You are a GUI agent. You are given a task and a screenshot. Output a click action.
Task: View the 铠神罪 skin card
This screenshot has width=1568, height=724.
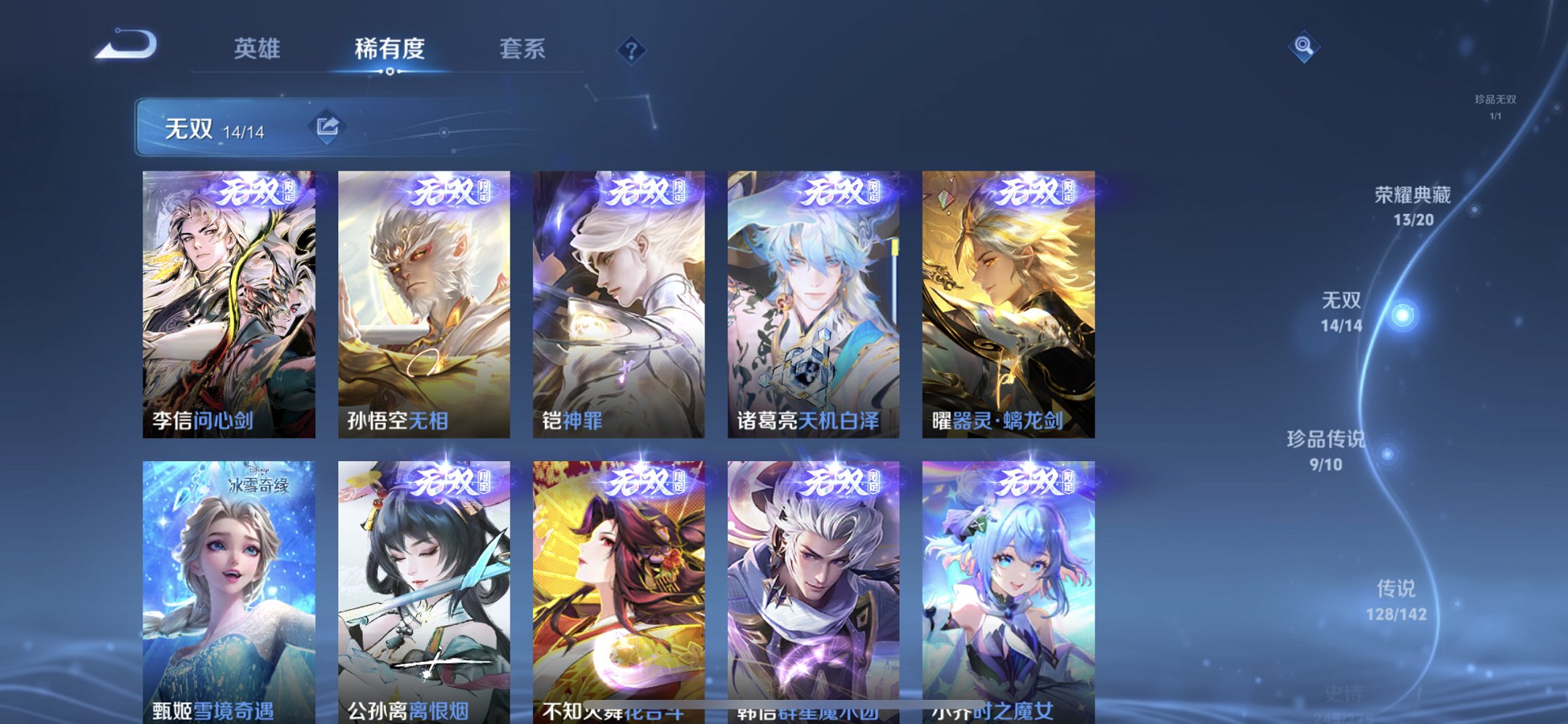(617, 299)
